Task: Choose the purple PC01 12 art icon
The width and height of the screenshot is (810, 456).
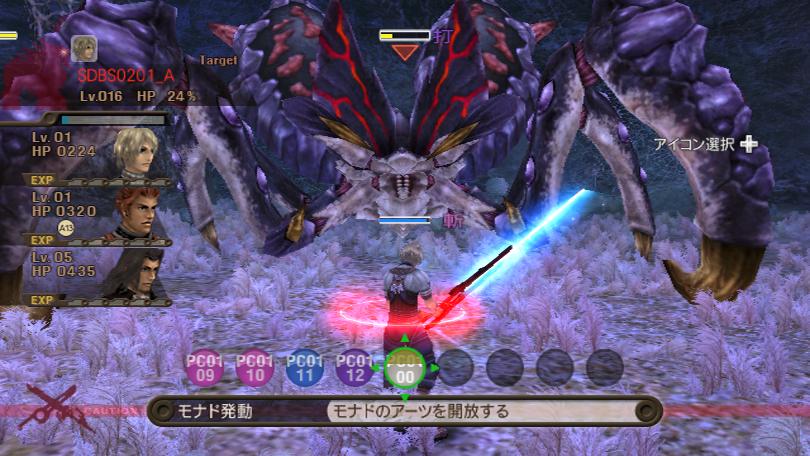Action: point(355,368)
